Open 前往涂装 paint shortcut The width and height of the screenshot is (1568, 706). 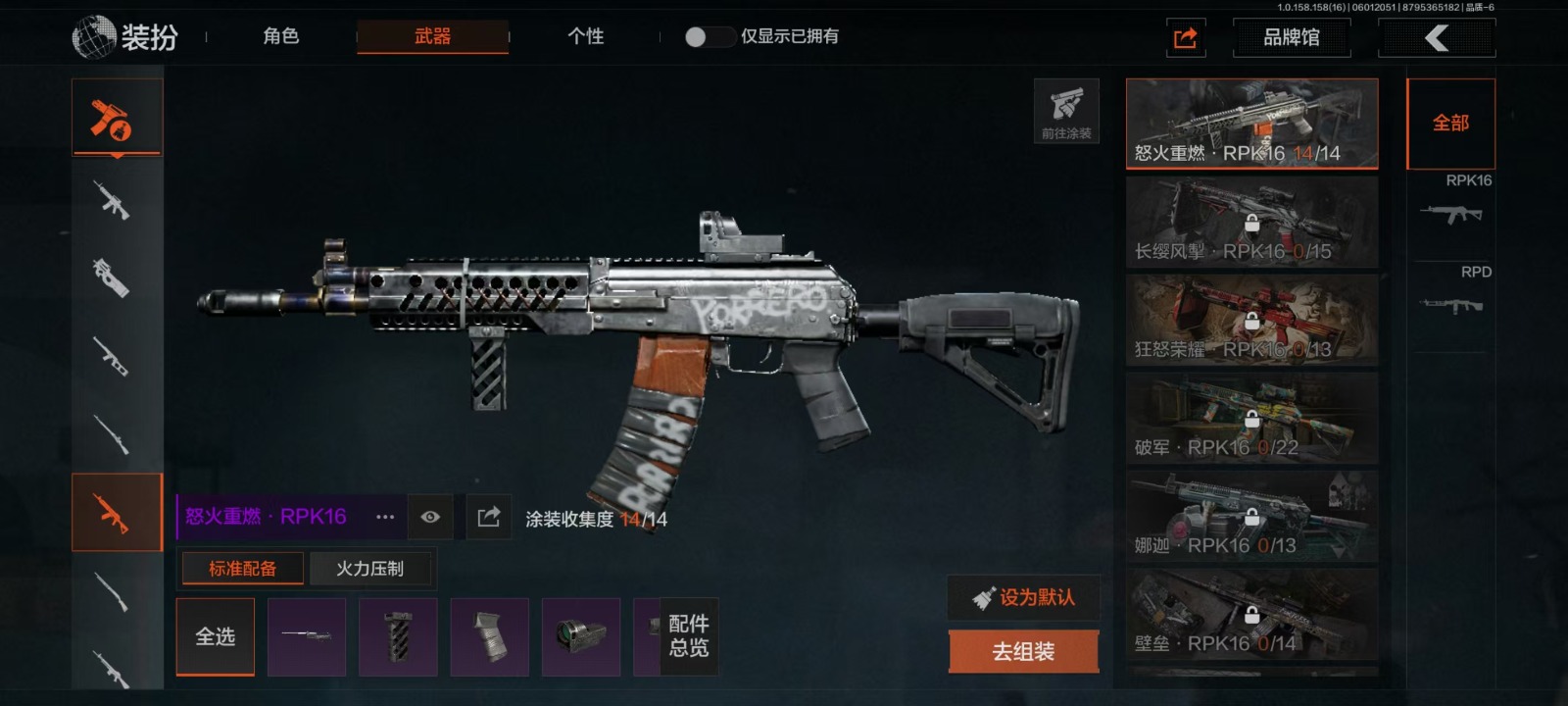(1066, 111)
